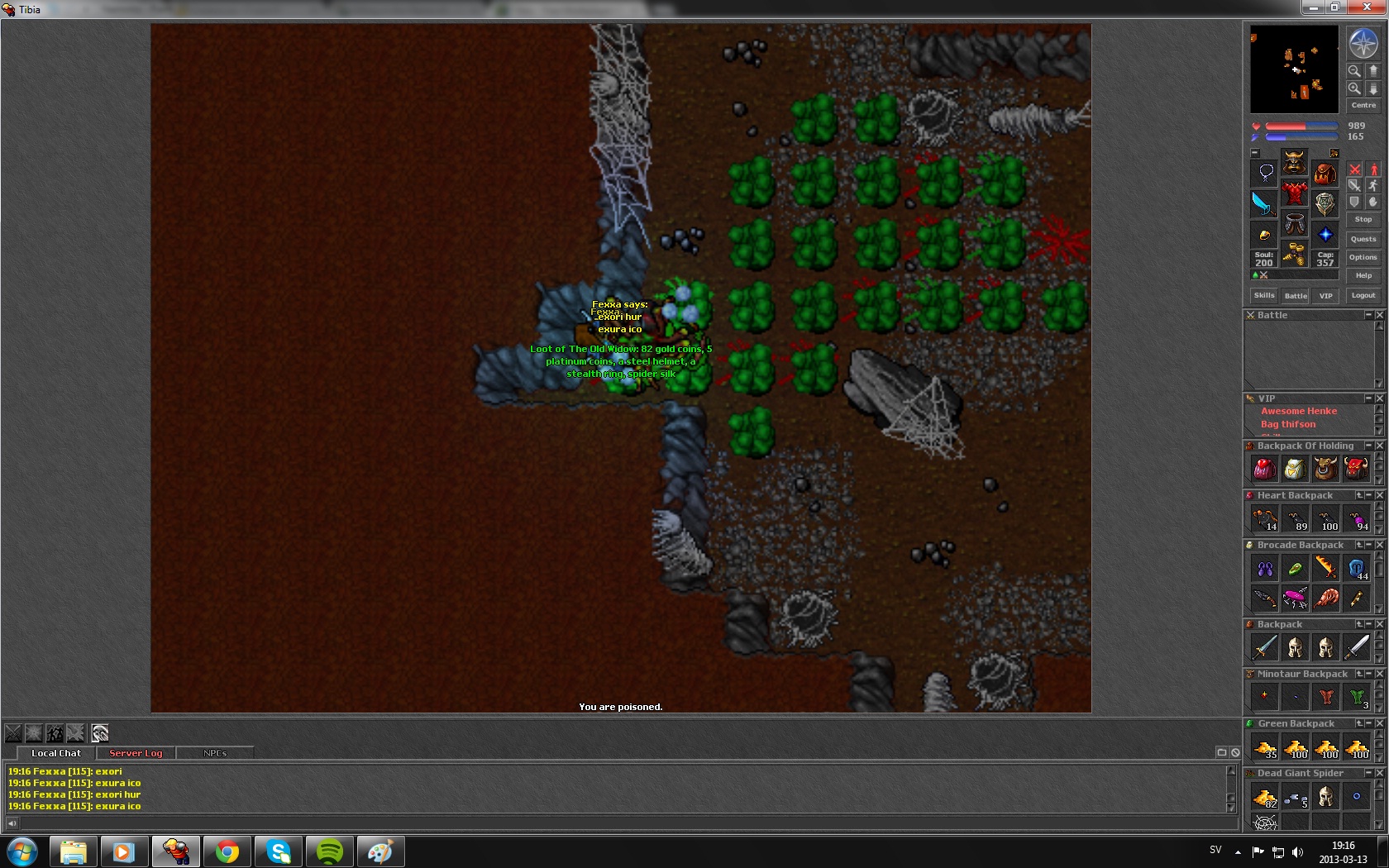Toggle the Skills window
Image resolution: width=1389 pixels, height=868 pixels.
point(1263,295)
